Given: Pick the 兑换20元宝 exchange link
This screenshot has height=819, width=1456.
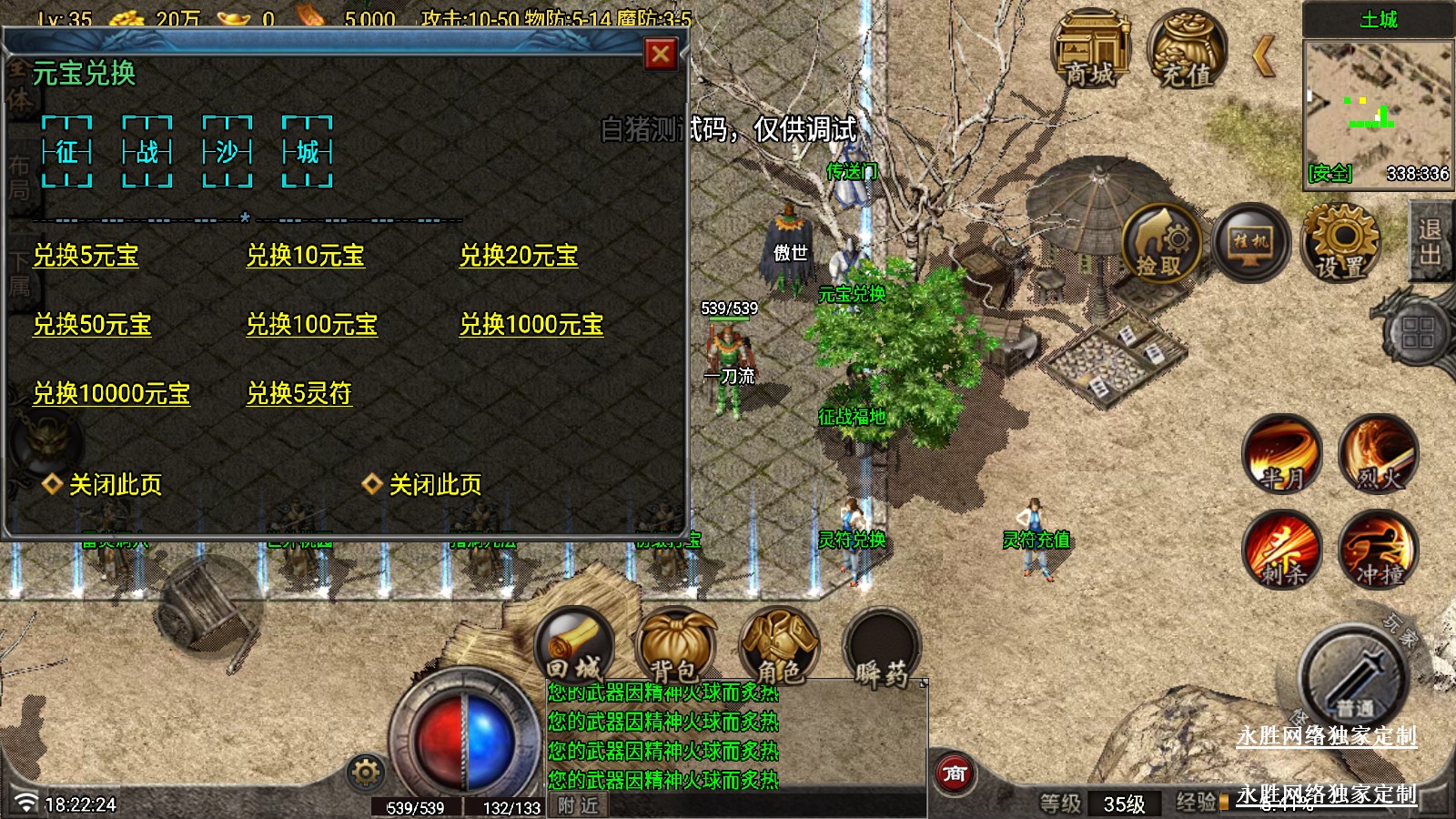Looking at the screenshot, I should pyautogui.click(x=519, y=256).
